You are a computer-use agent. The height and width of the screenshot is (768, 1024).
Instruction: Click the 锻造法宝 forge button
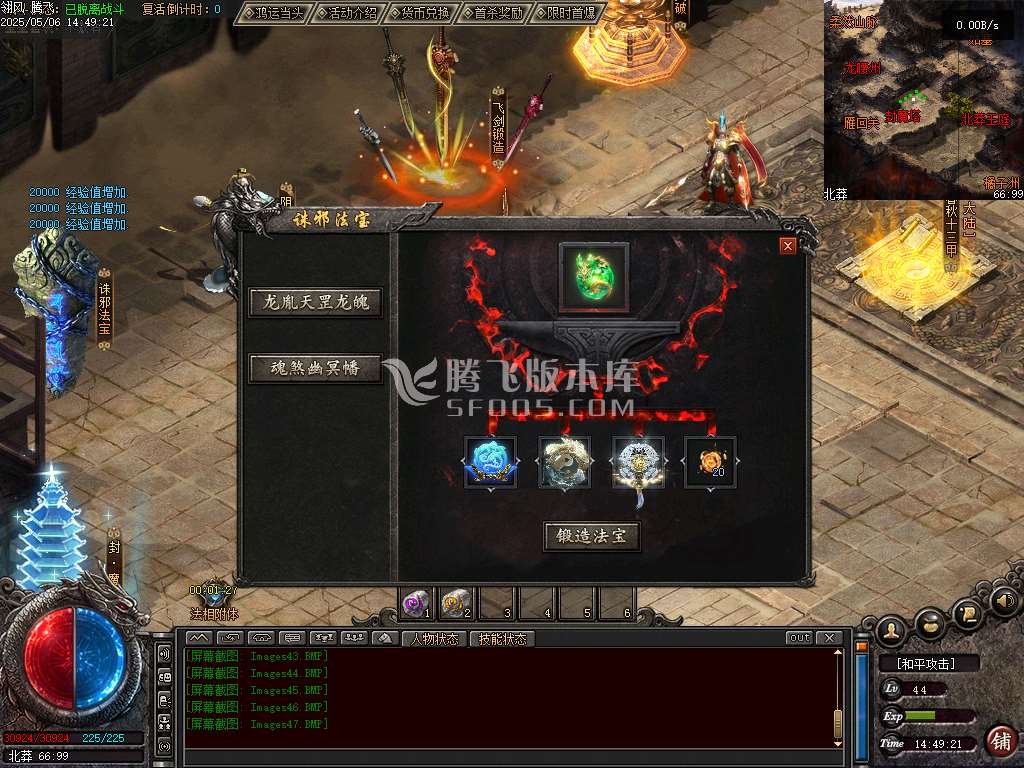pos(592,536)
